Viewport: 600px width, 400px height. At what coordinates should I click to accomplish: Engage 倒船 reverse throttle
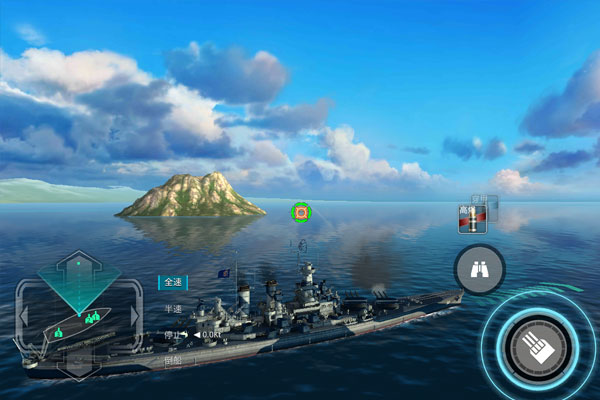click(x=173, y=358)
